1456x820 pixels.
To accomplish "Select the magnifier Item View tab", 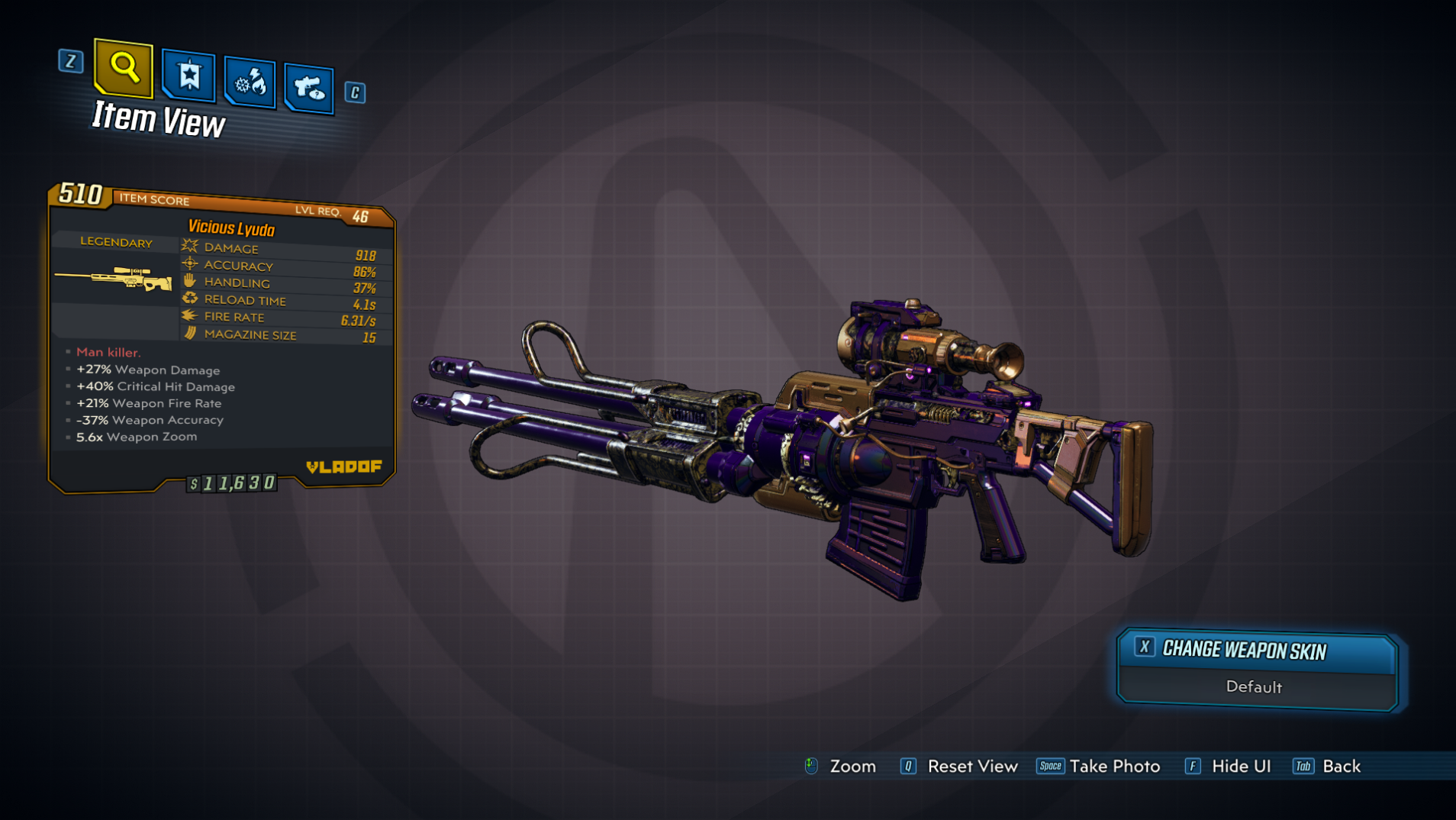I will pos(124,68).
